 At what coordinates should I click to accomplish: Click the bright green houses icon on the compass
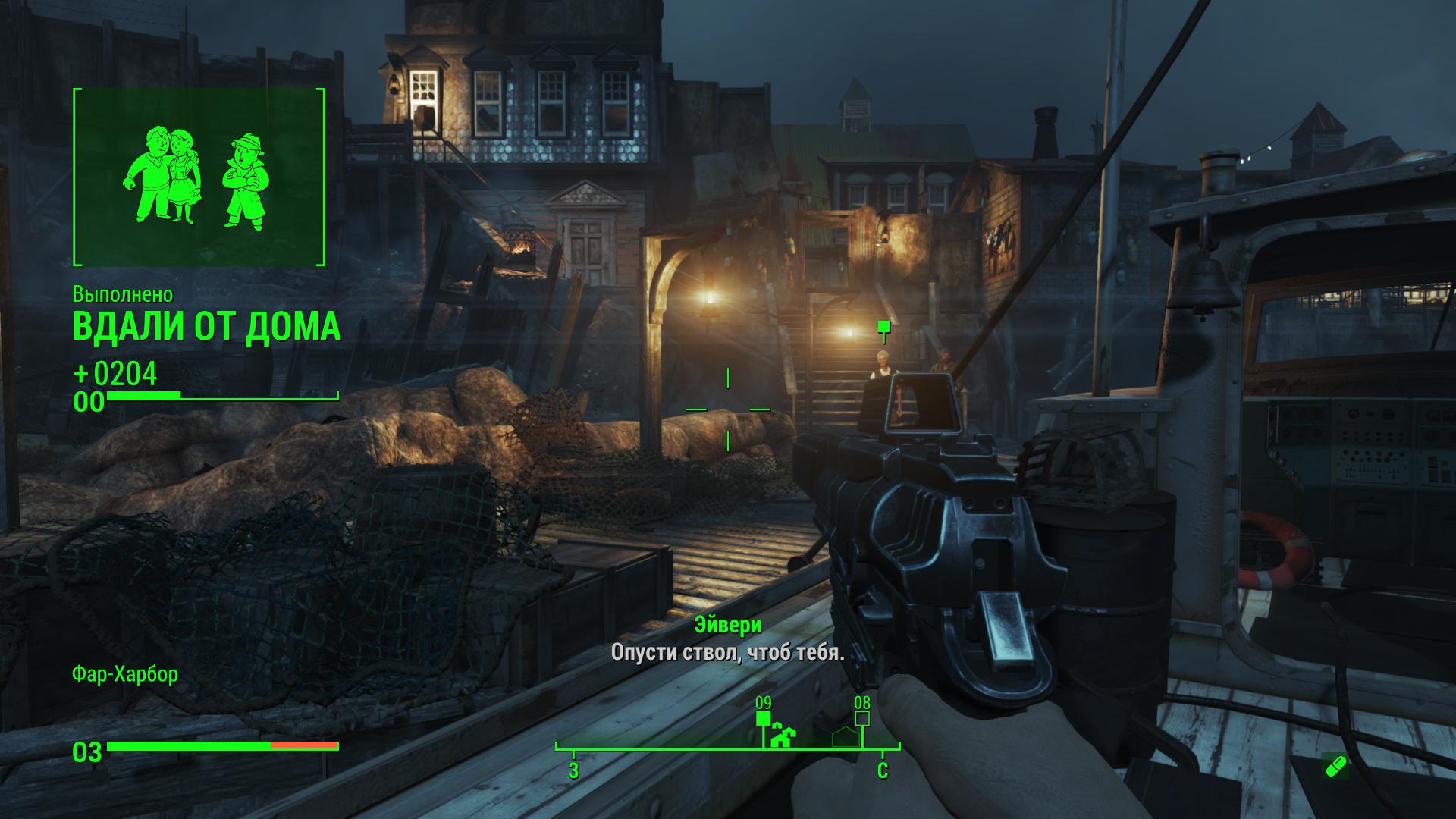[783, 737]
